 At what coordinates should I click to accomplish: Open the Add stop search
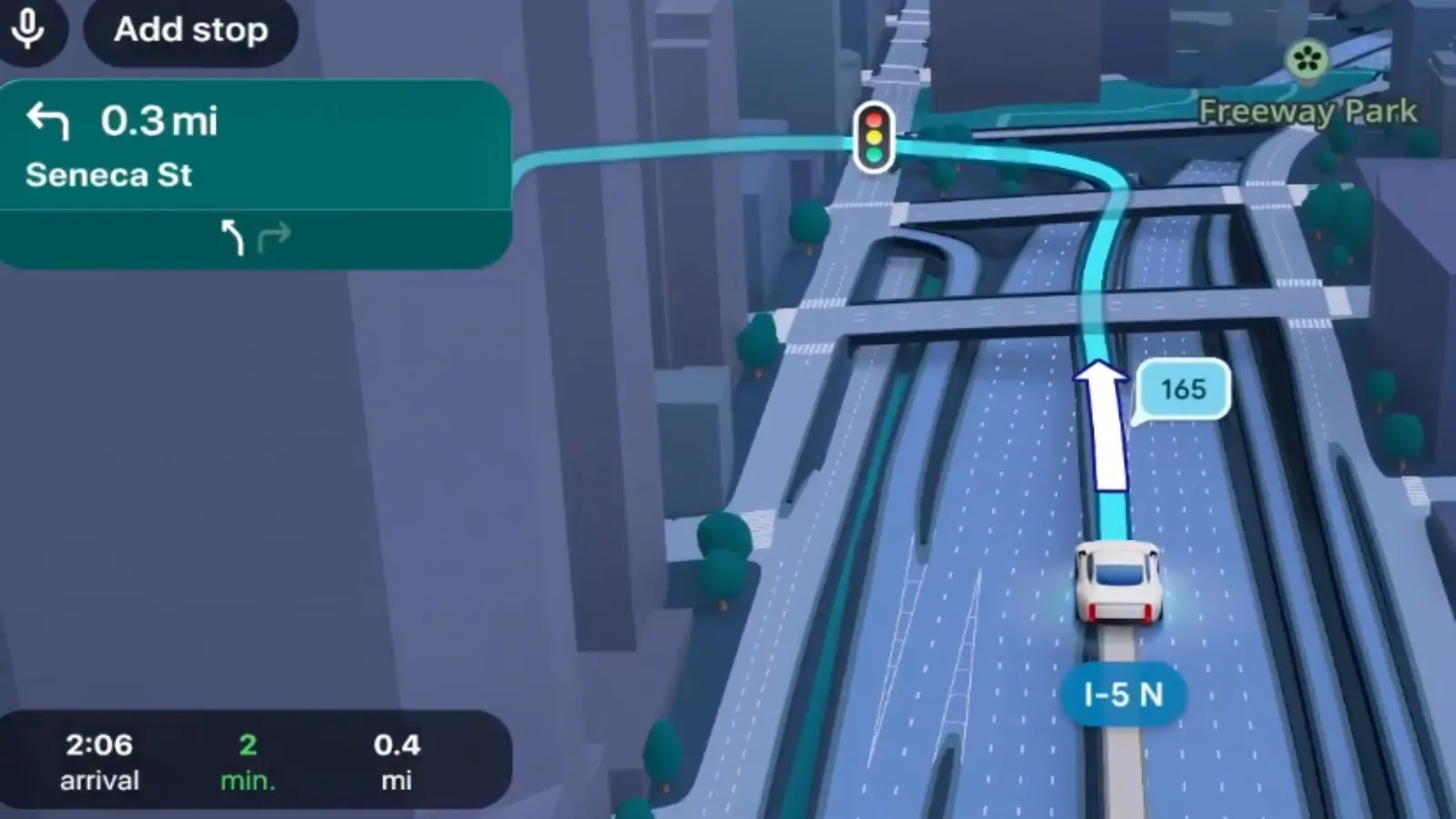pos(189,30)
